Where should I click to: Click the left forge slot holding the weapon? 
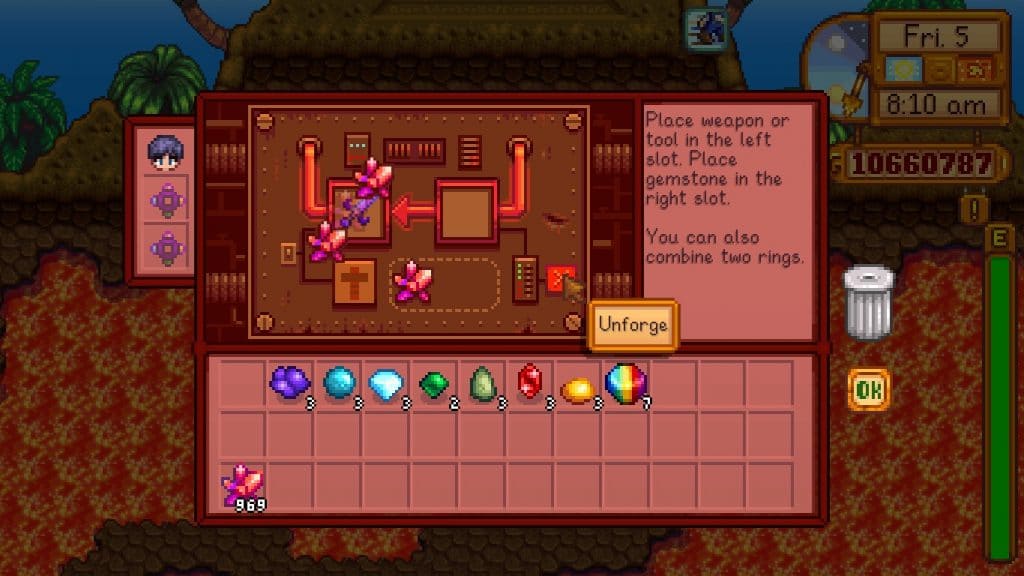click(360, 211)
